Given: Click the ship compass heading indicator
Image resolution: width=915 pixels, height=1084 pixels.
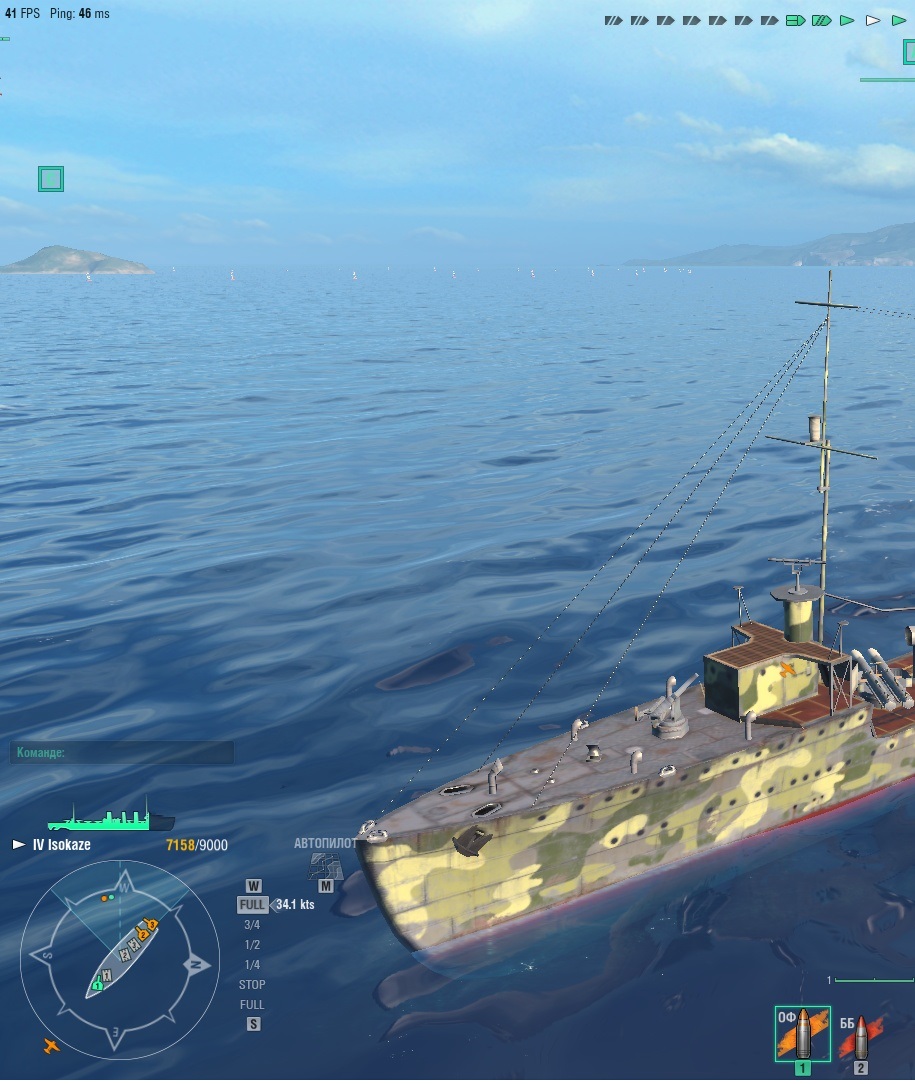Looking at the screenshot, I should [x=120, y=959].
